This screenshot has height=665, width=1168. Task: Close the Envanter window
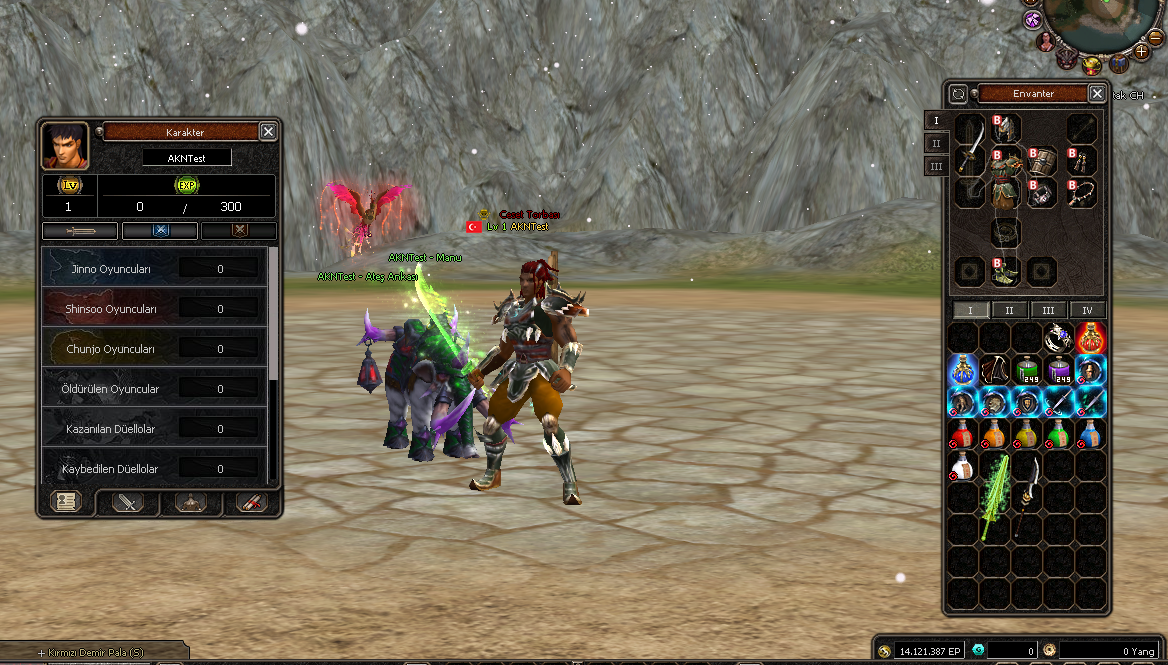[x=1097, y=93]
